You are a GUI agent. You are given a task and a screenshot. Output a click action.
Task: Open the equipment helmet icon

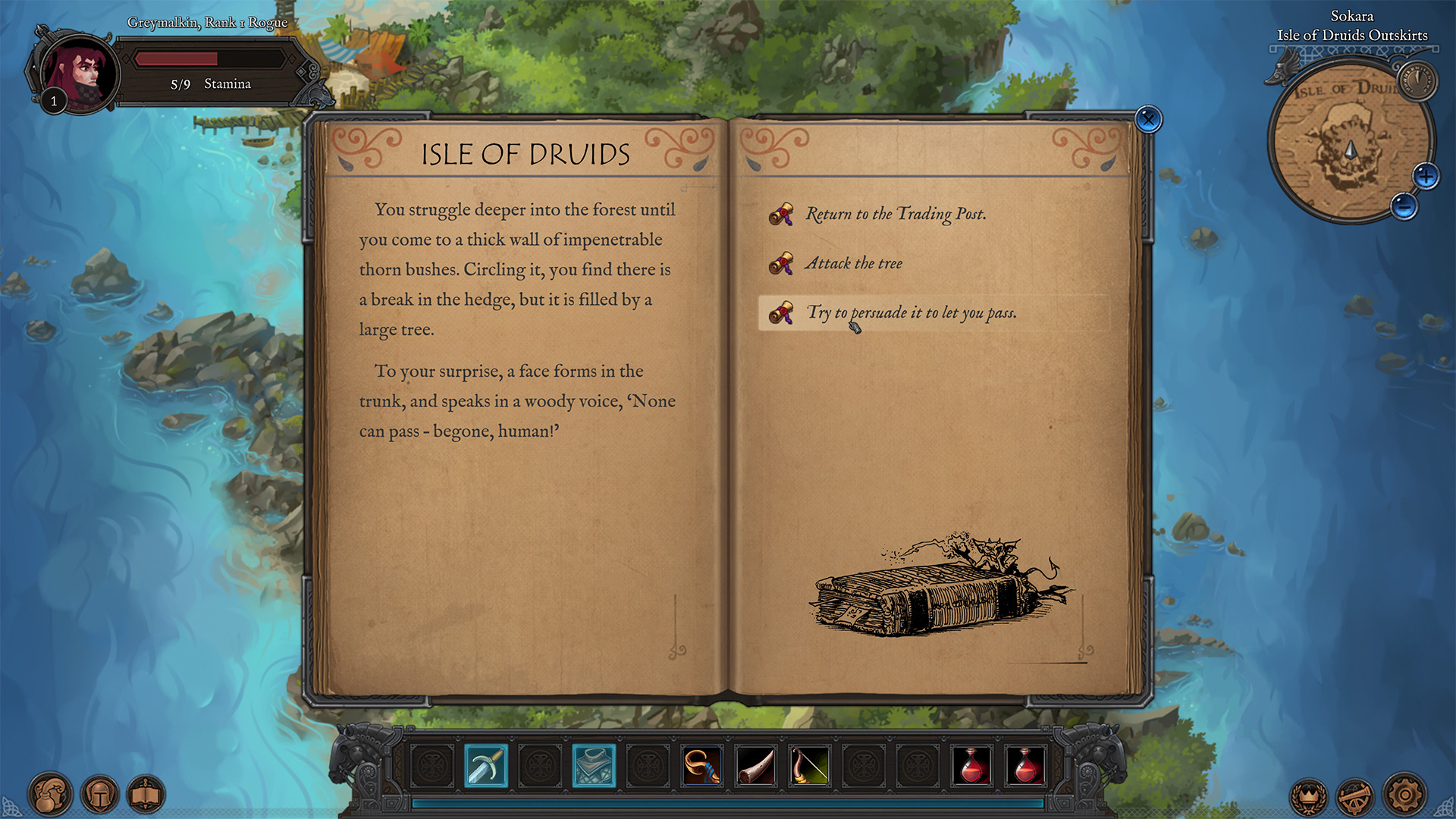pyautogui.click(x=100, y=794)
